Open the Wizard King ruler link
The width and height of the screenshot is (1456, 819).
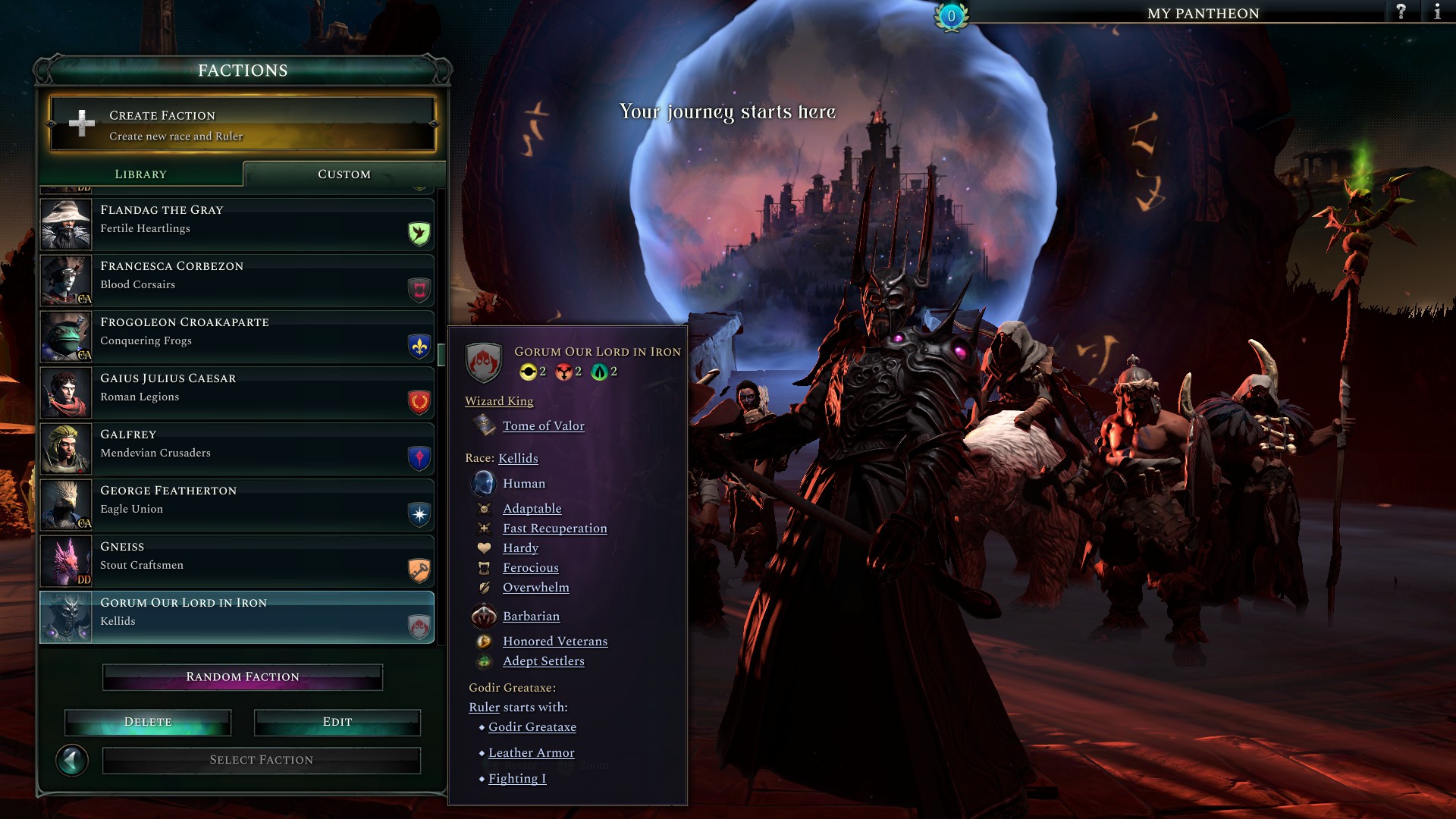[498, 400]
